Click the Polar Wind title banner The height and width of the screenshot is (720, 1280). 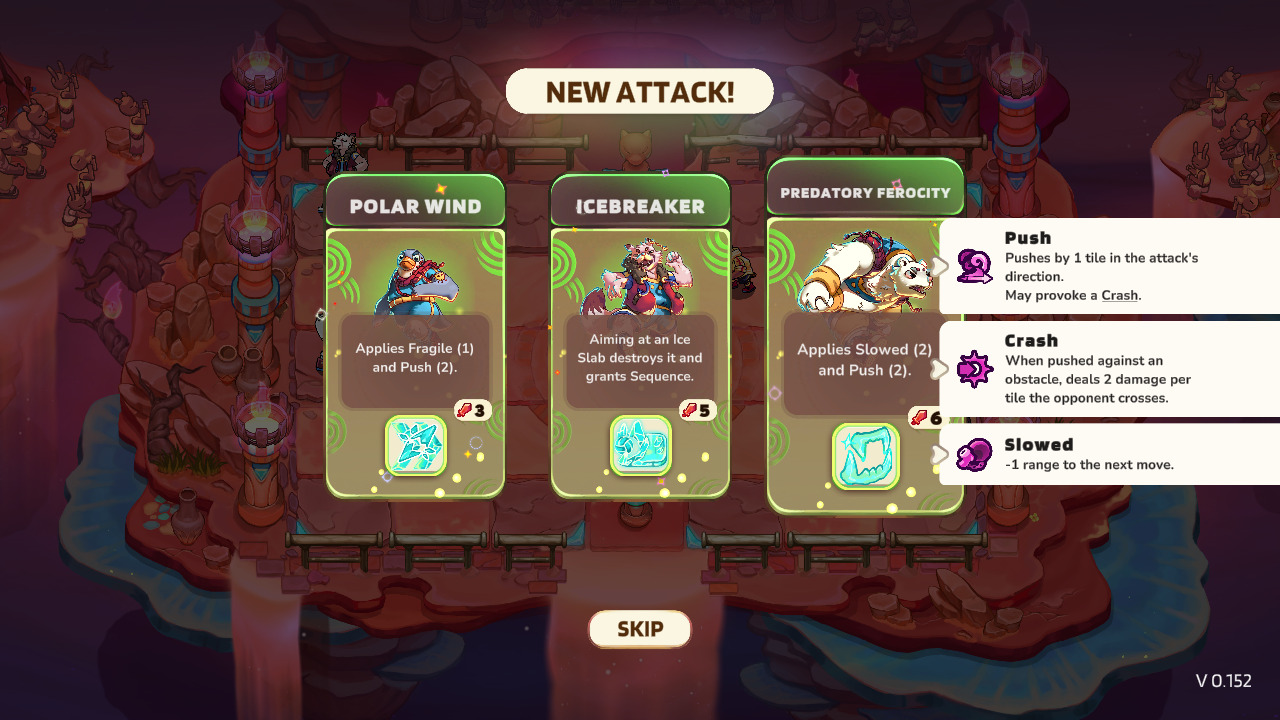(415, 203)
